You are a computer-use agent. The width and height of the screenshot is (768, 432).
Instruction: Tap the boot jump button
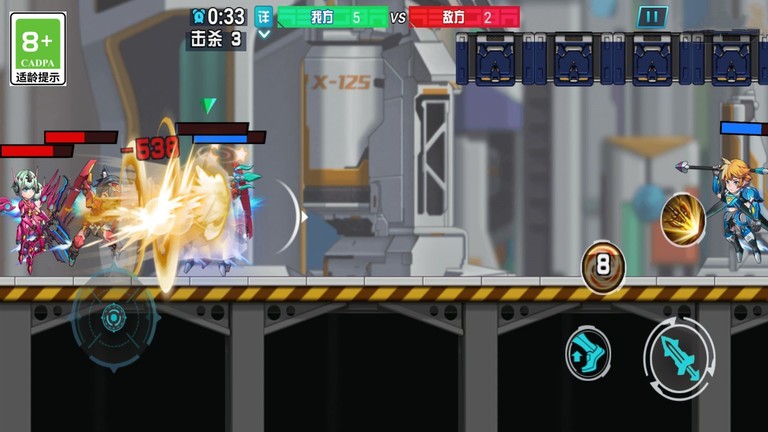coord(588,353)
